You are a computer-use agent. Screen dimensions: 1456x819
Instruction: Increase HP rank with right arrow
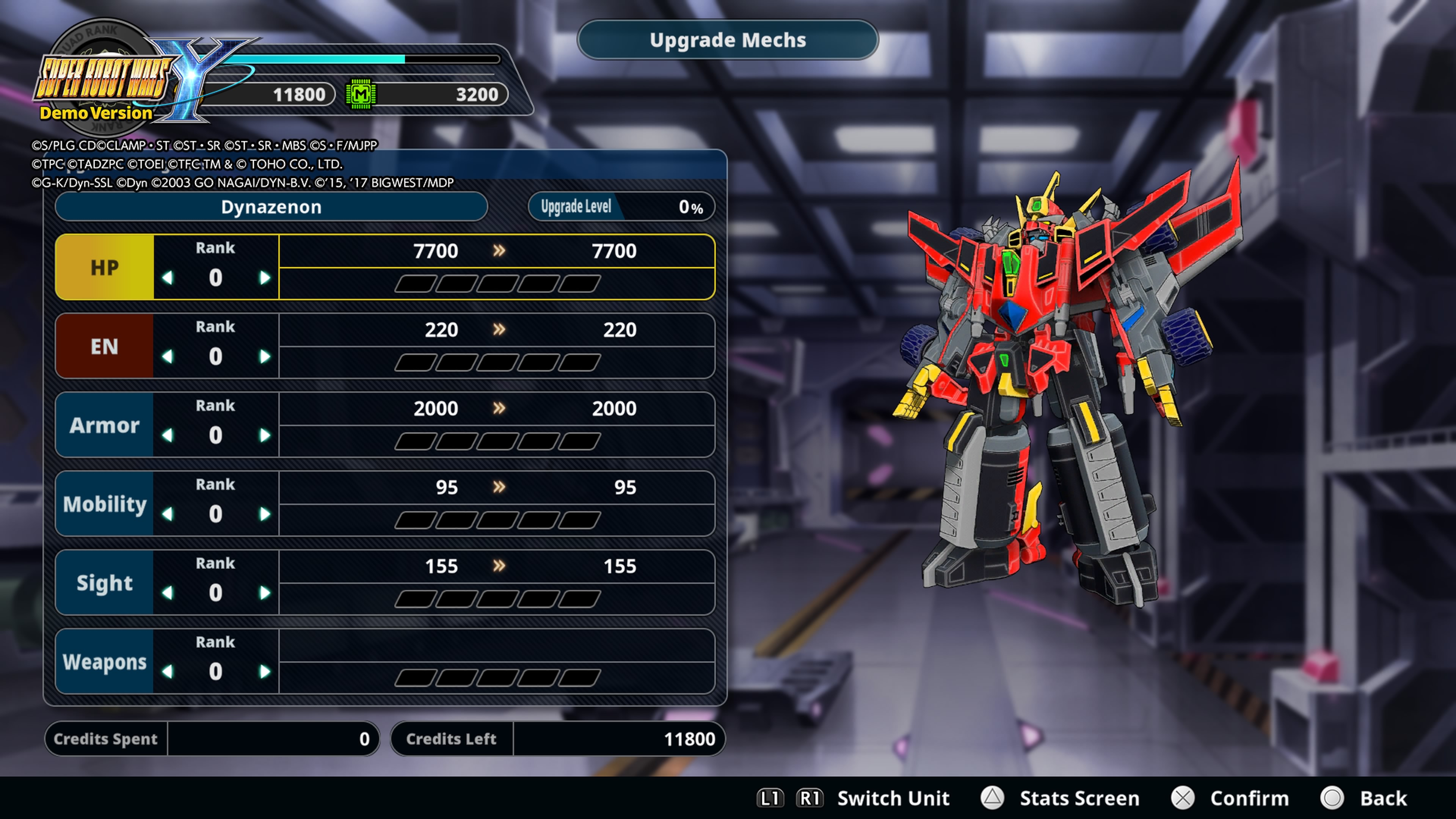pos(265,278)
